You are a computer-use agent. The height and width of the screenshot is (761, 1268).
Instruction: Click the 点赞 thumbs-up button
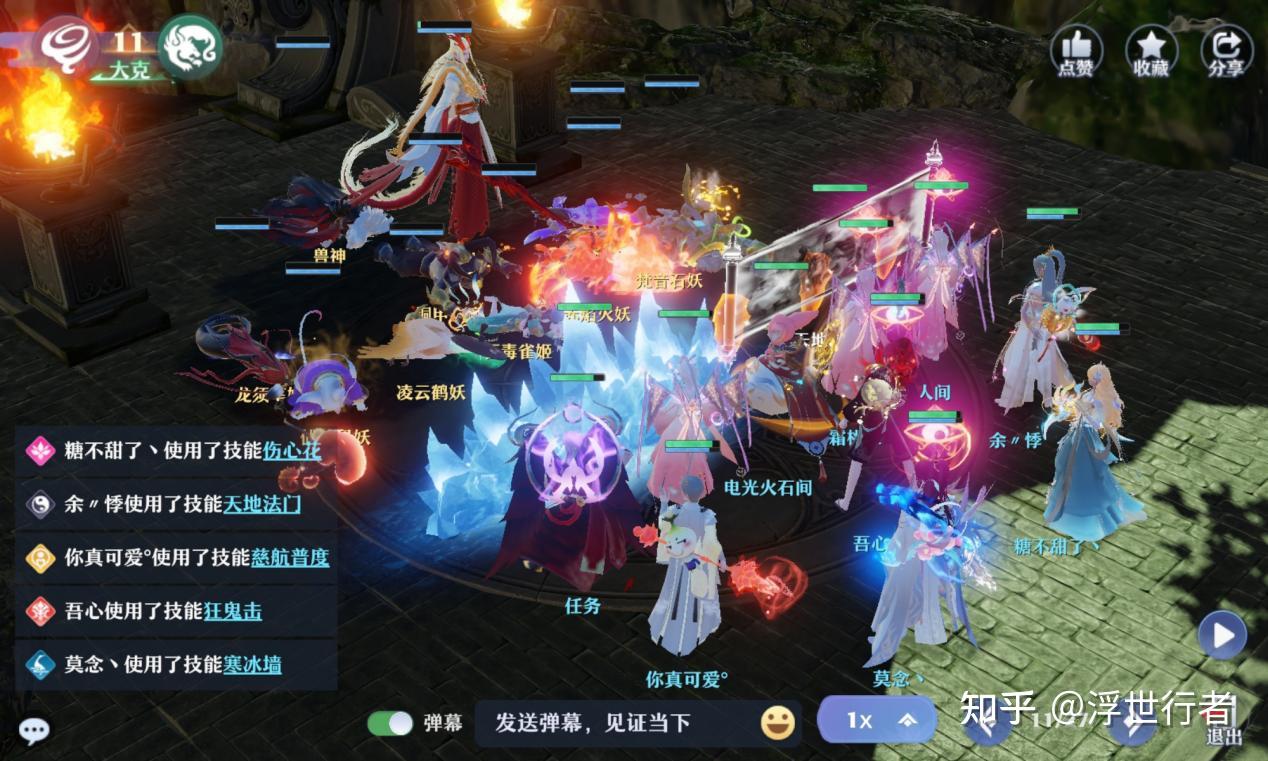(1076, 50)
